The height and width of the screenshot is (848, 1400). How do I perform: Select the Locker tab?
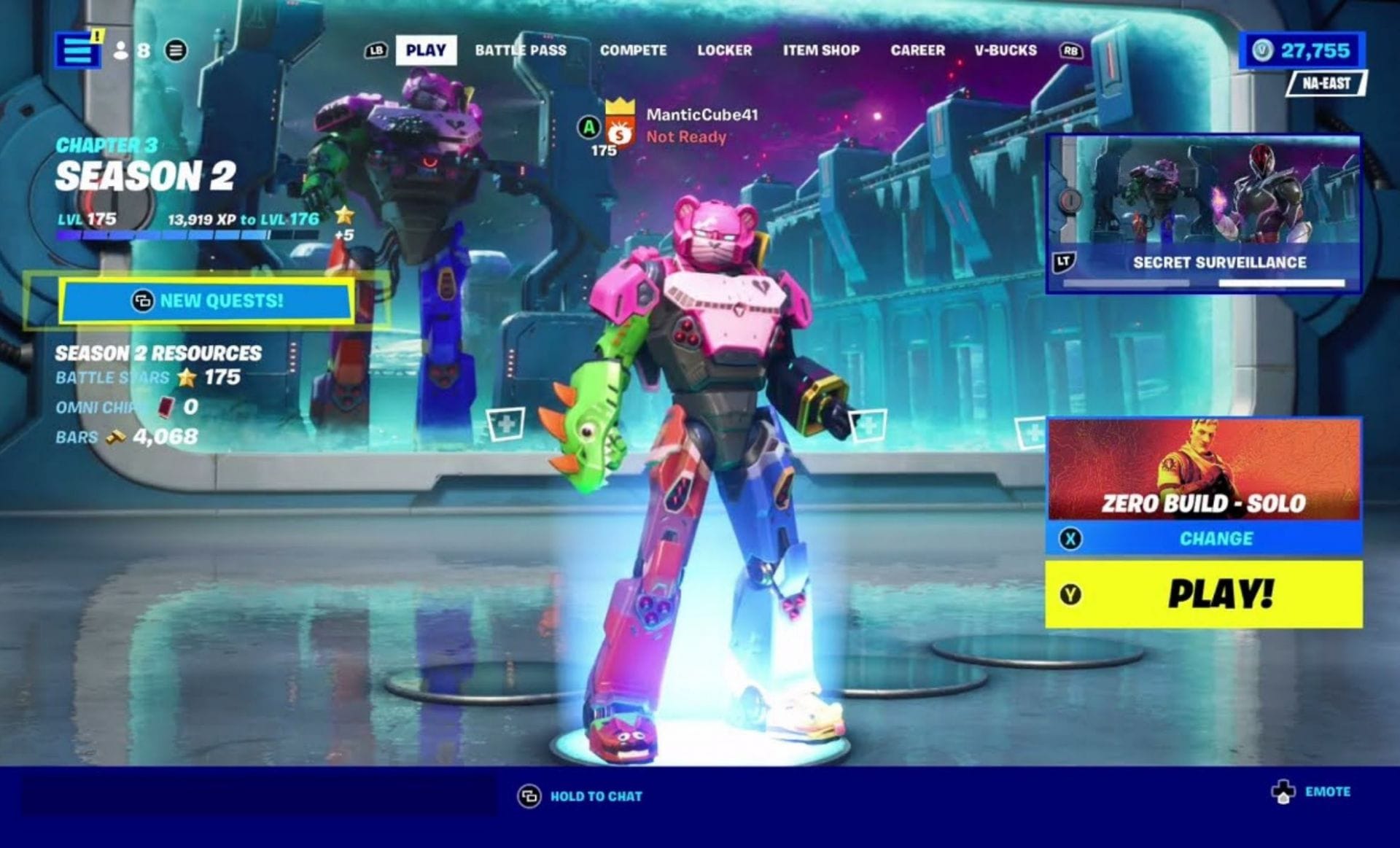point(726,50)
